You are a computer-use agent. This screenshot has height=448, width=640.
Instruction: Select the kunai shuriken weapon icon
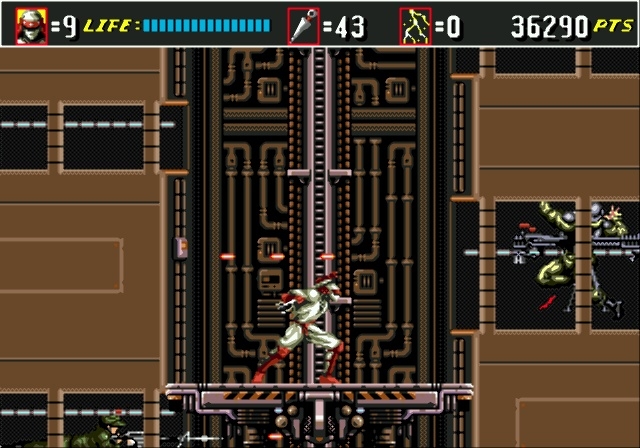[303, 25]
